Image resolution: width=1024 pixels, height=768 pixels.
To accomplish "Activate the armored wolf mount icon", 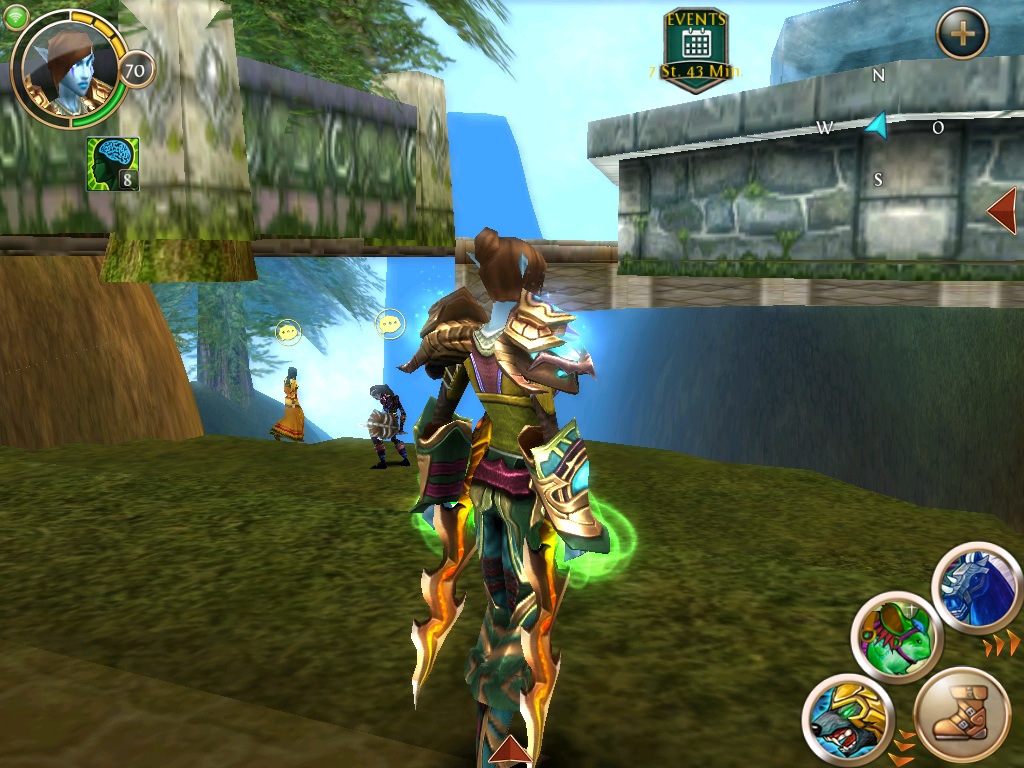I will (847, 716).
